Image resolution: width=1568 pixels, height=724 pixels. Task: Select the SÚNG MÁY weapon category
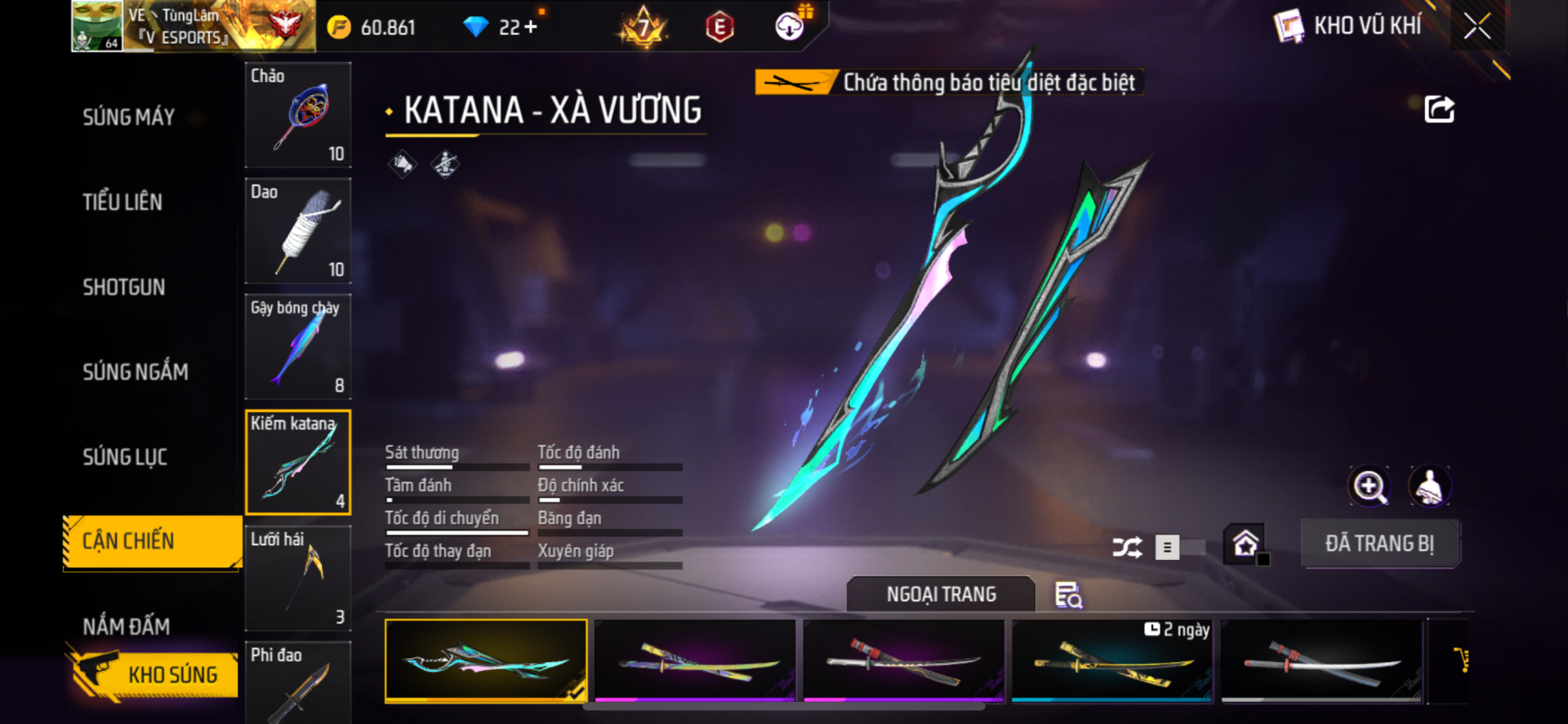pyautogui.click(x=128, y=118)
